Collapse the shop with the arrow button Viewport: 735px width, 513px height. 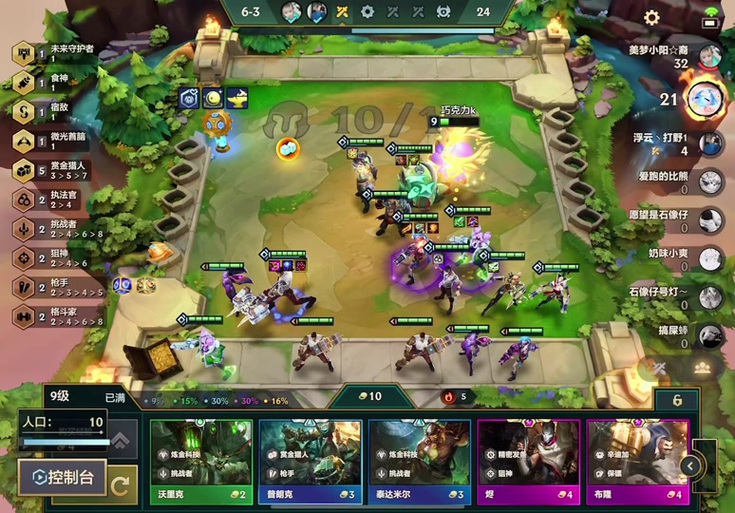[690, 466]
